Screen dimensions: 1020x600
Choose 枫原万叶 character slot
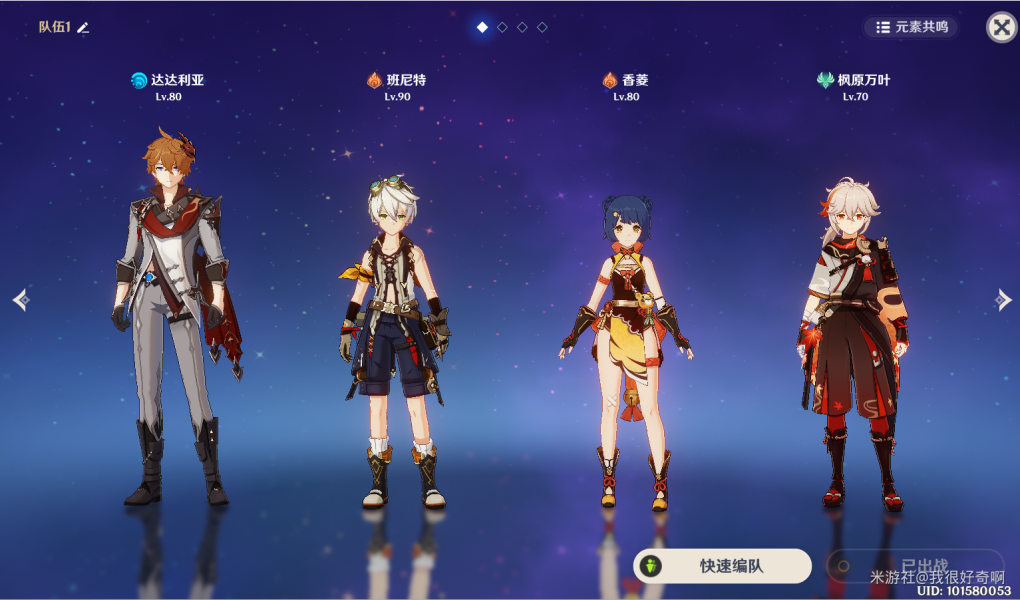(853, 330)
